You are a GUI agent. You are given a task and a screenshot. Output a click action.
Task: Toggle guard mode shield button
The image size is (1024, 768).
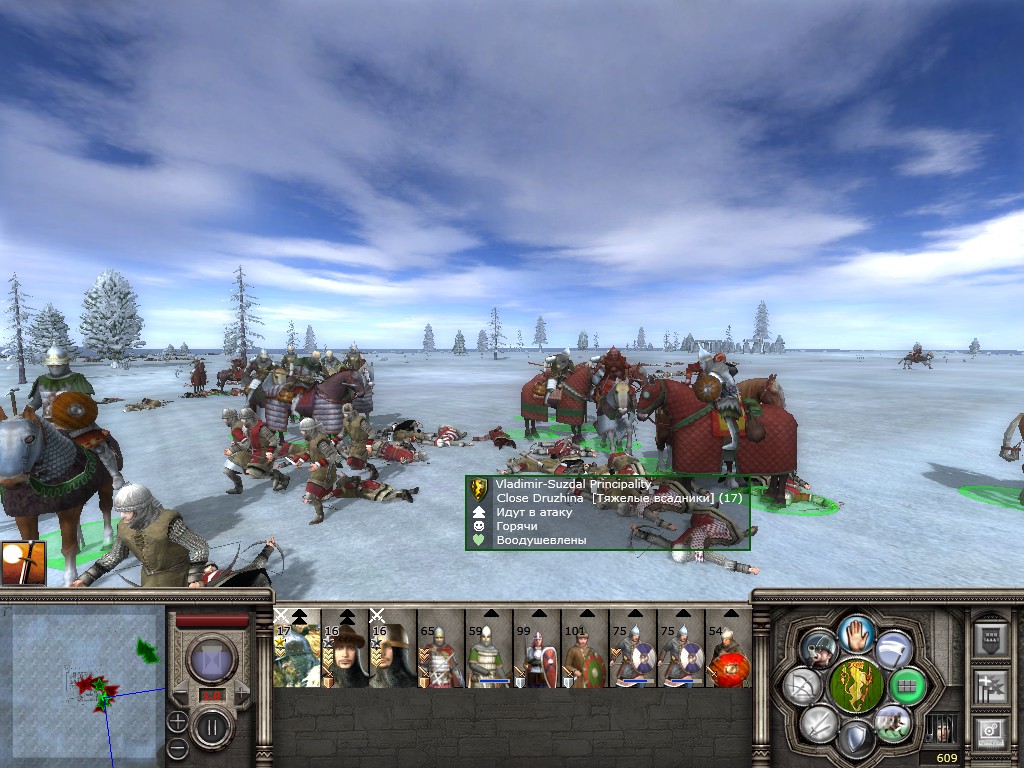[x=856, y=740]
